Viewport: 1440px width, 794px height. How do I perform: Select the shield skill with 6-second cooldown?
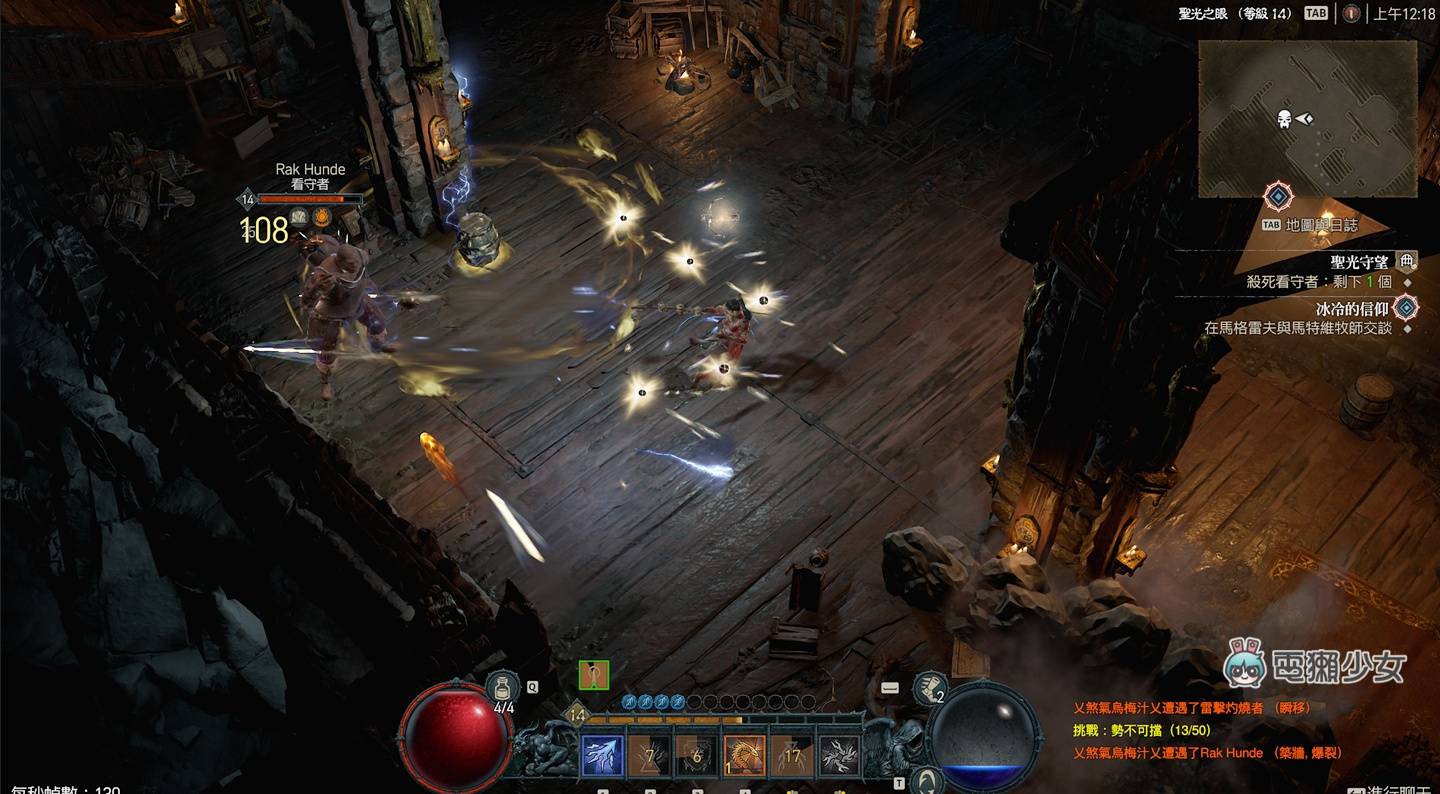pyautogui.click(x=697, y=756)
